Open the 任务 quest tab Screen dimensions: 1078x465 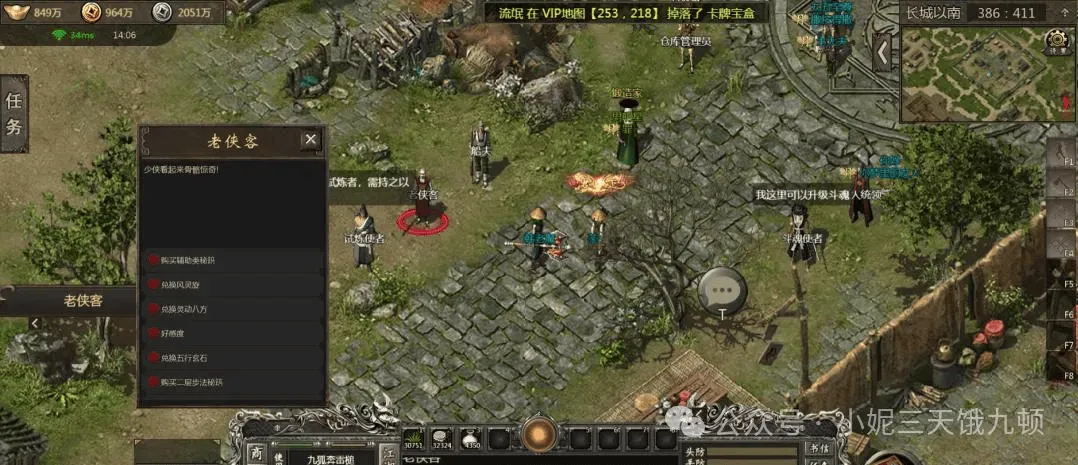coord(14,113)
